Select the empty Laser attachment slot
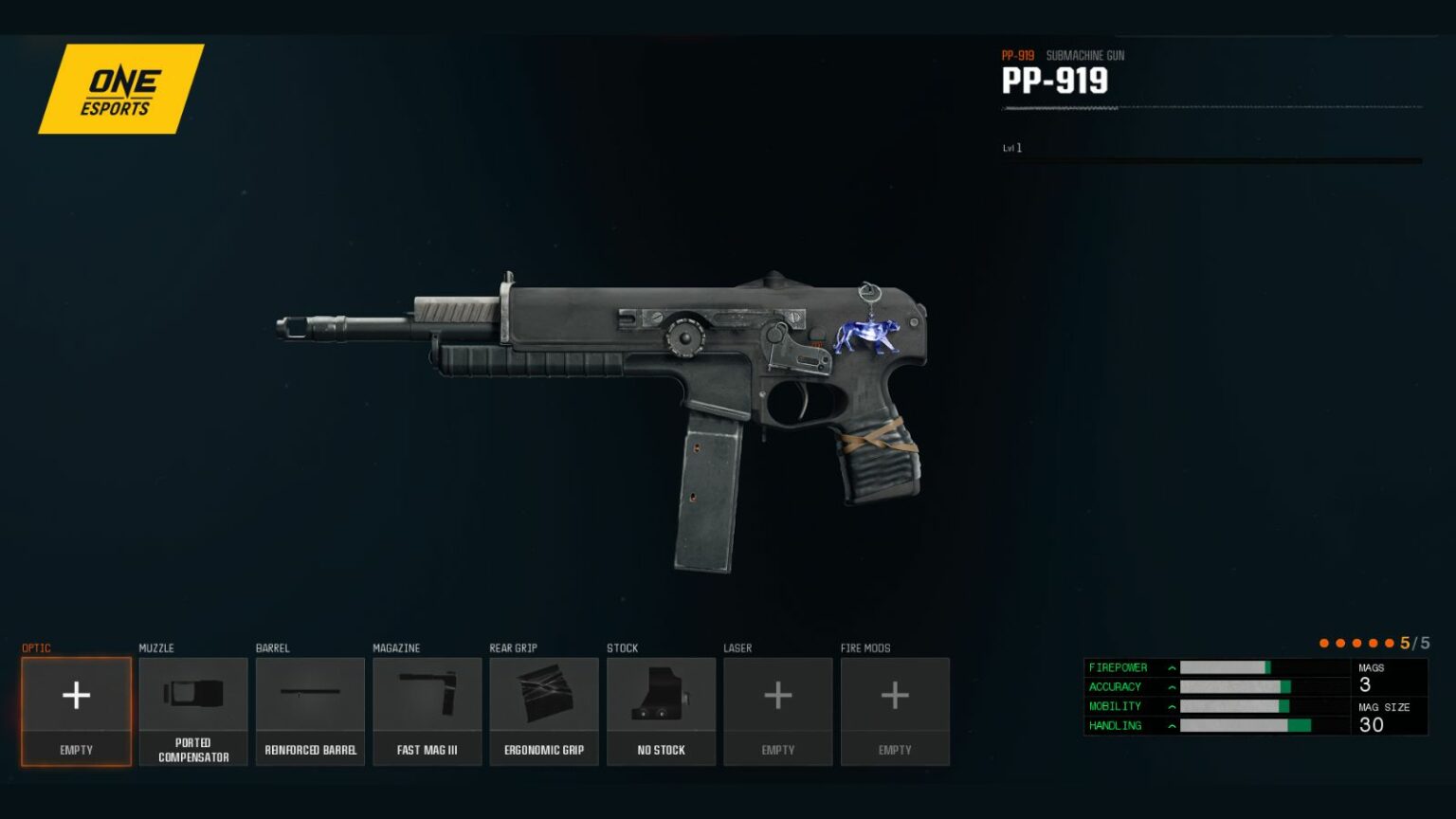The height and width of the screenshot is (819, 1456). 777,711
